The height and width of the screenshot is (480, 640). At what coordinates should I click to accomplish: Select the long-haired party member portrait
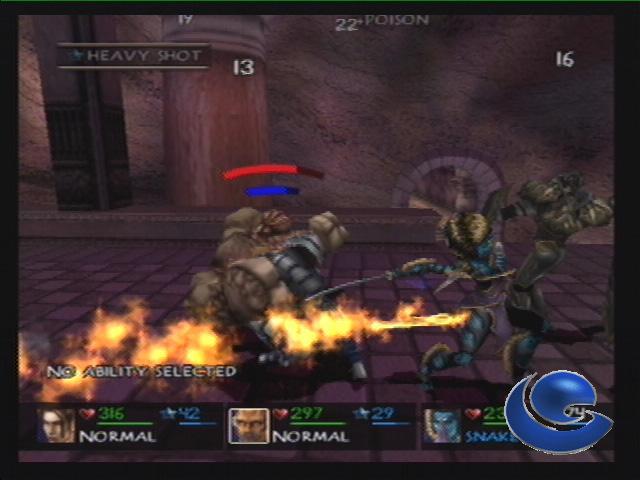pos(56,425)
